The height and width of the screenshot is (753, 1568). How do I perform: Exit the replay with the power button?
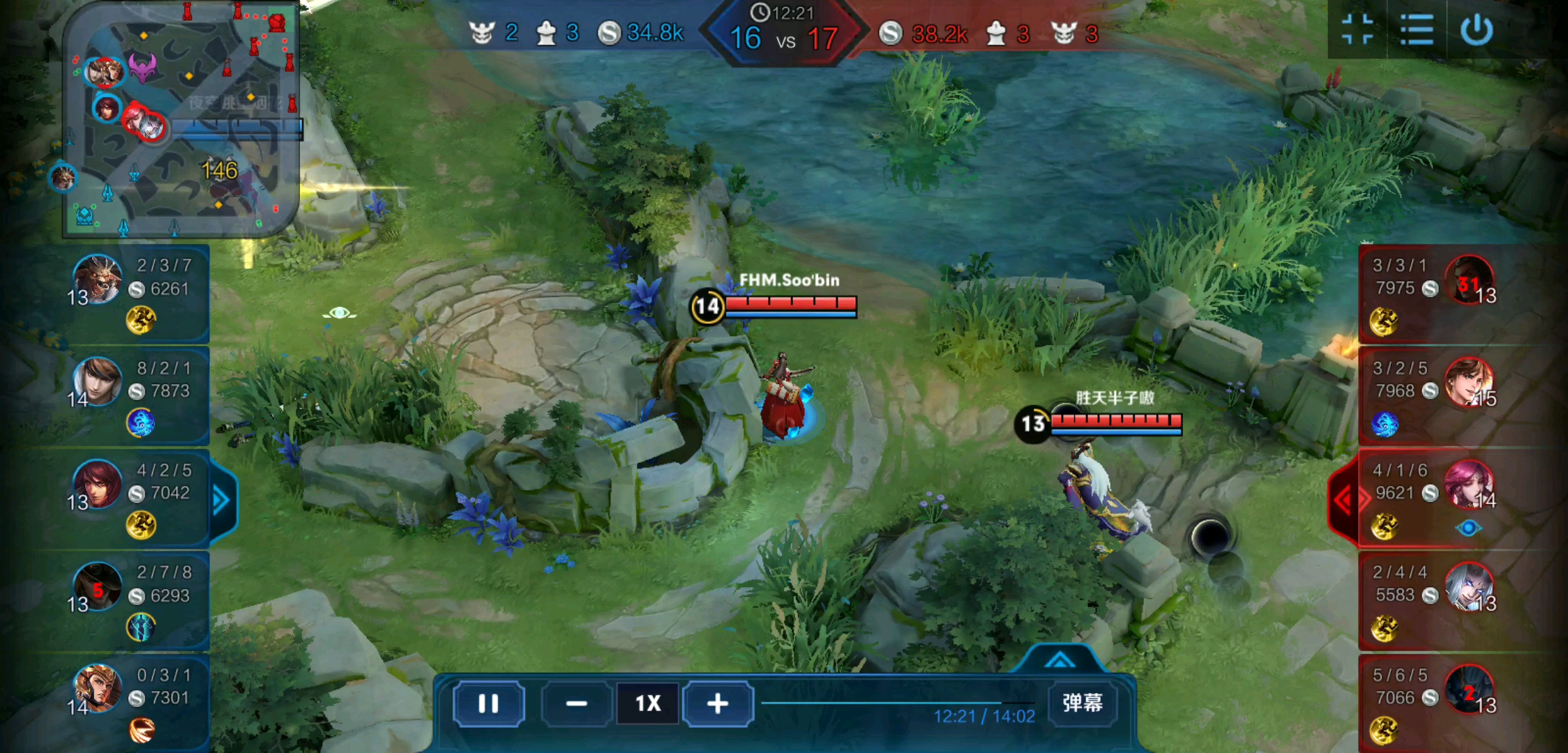coord(1477,29)
